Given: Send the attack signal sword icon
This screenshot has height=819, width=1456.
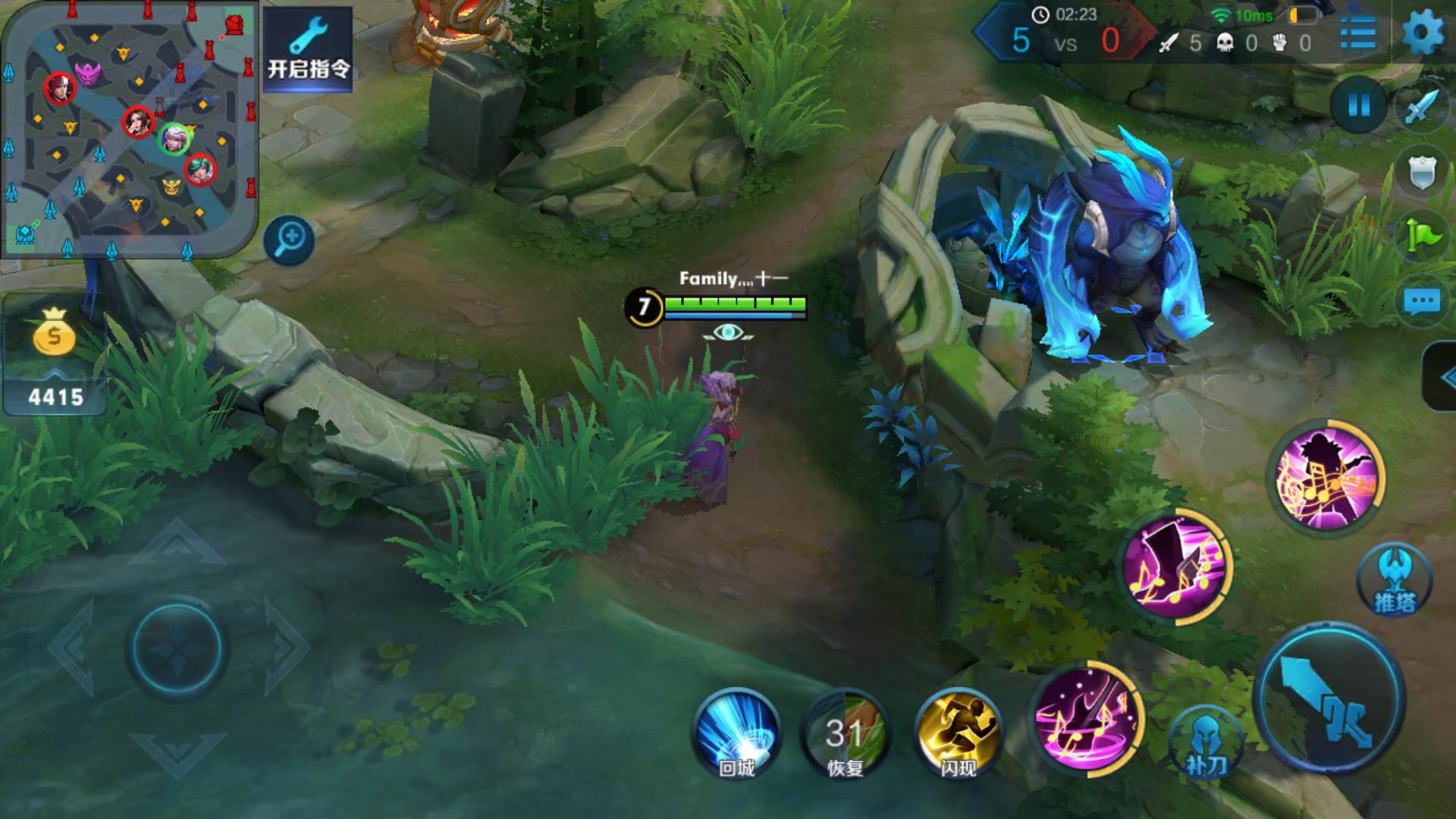Looking at the screenshot, I should click(1421, 107).
